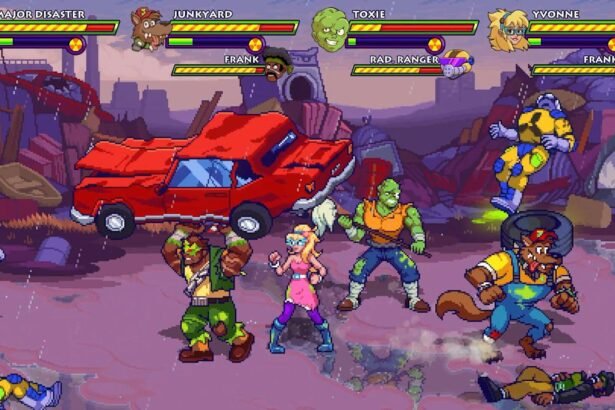Activate Major Disaster's radiation special icon

(x=75, y=44)
